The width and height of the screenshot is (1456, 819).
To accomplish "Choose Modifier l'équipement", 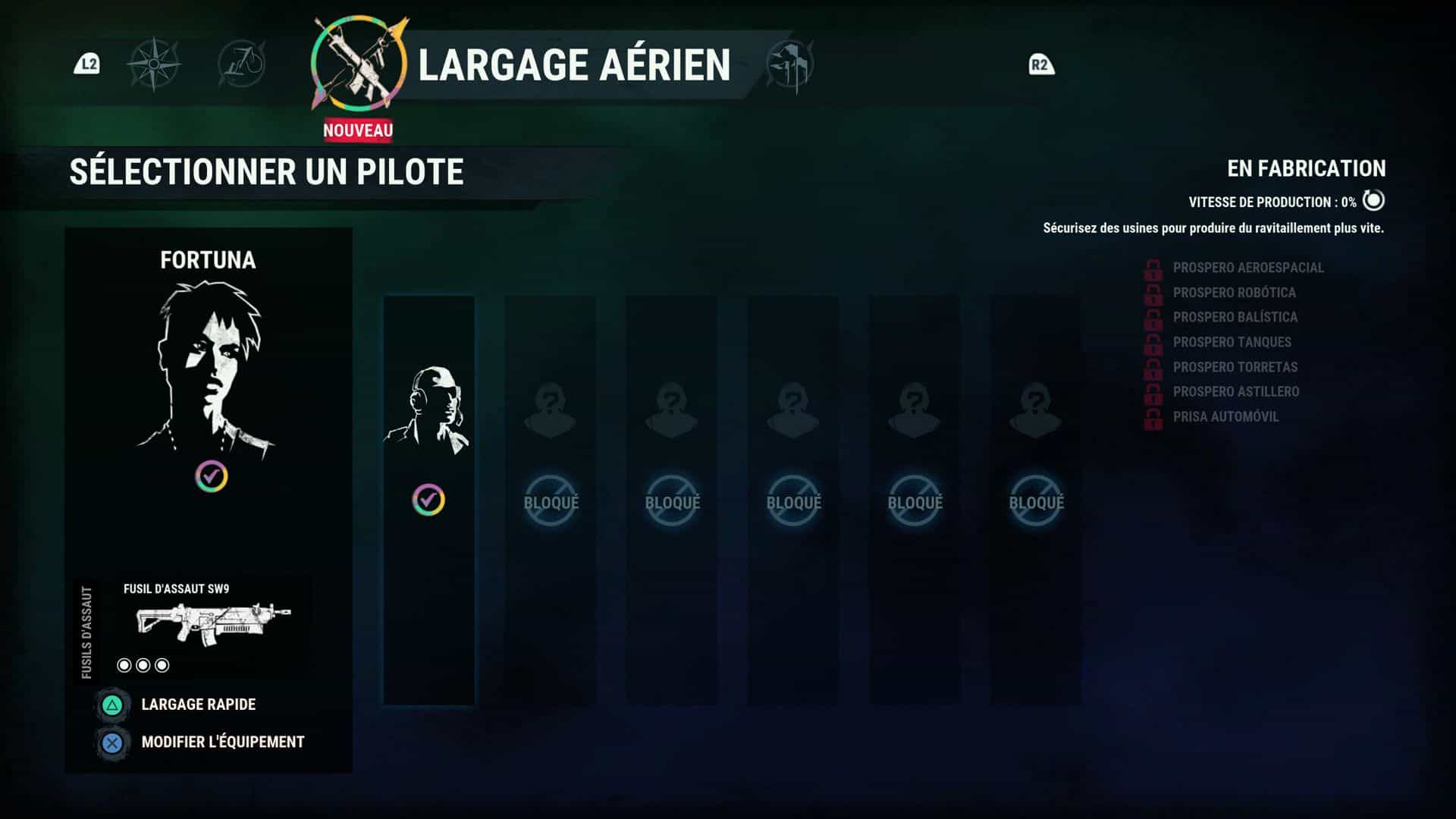I will click(x=222, y=742).
